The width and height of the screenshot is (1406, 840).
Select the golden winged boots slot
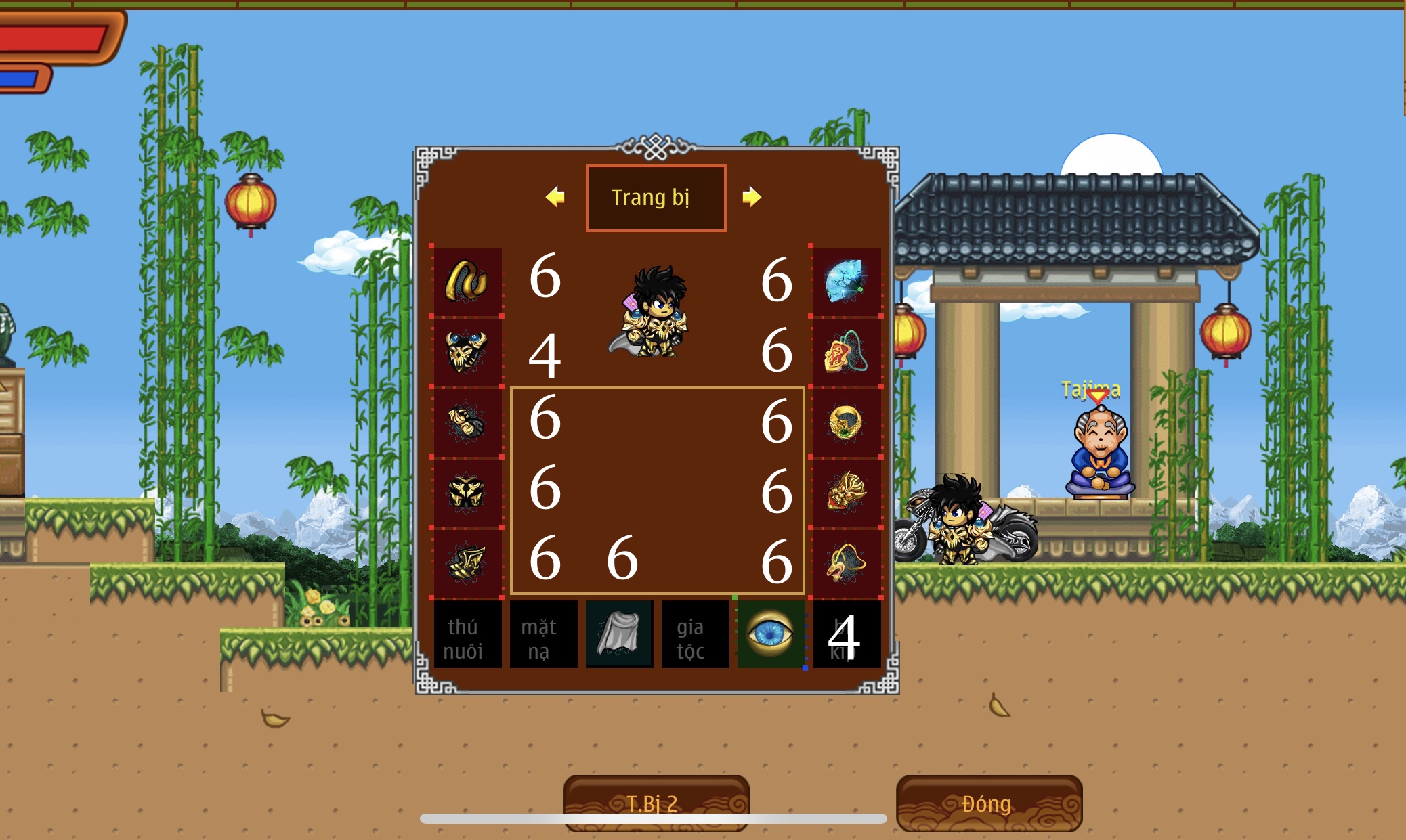pos(467,562)
